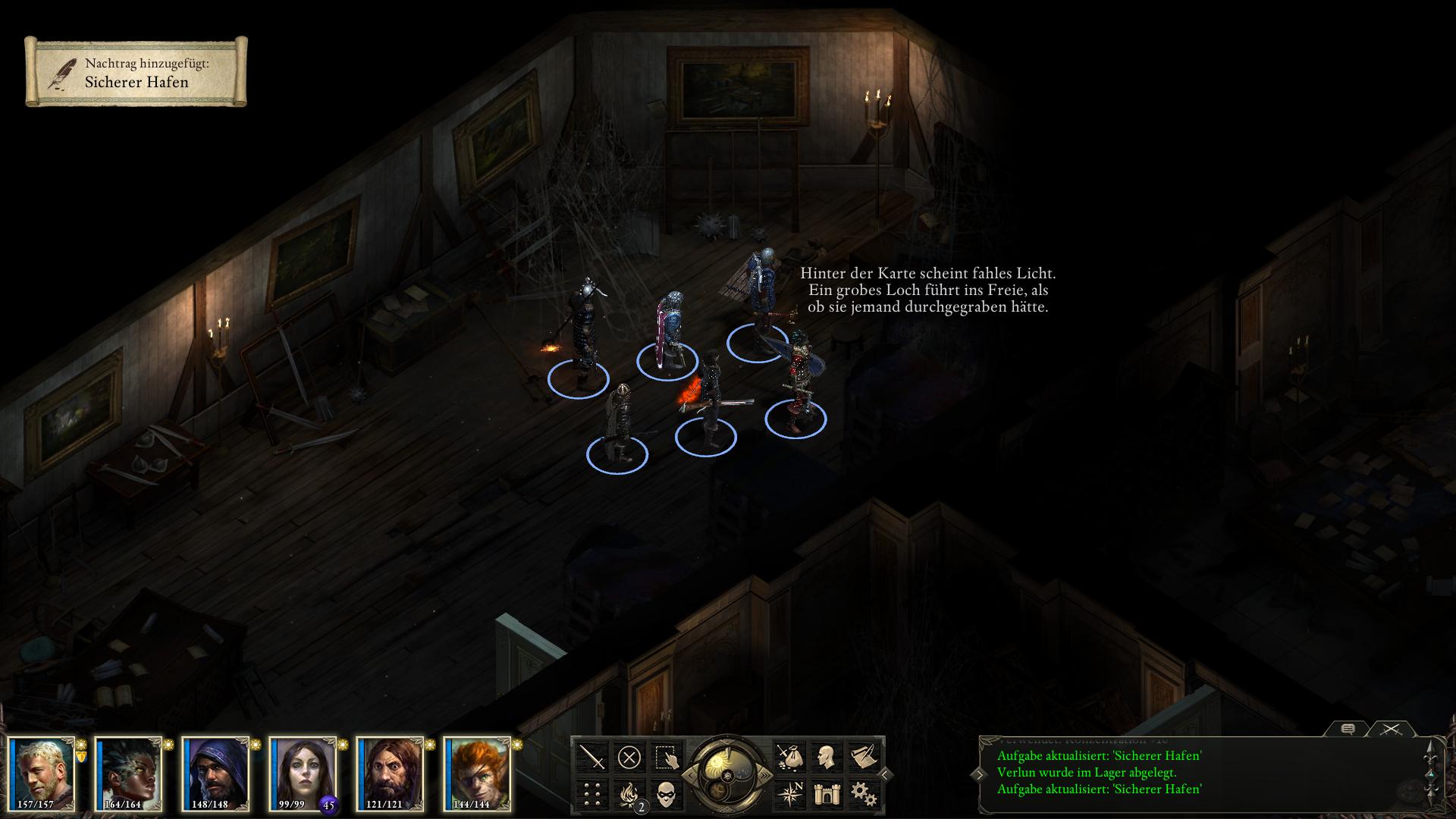Viewport: 1456px width, 819px height.
Task: Switch to the combat log crossed-swords tab
Action: click(1390, 730)
